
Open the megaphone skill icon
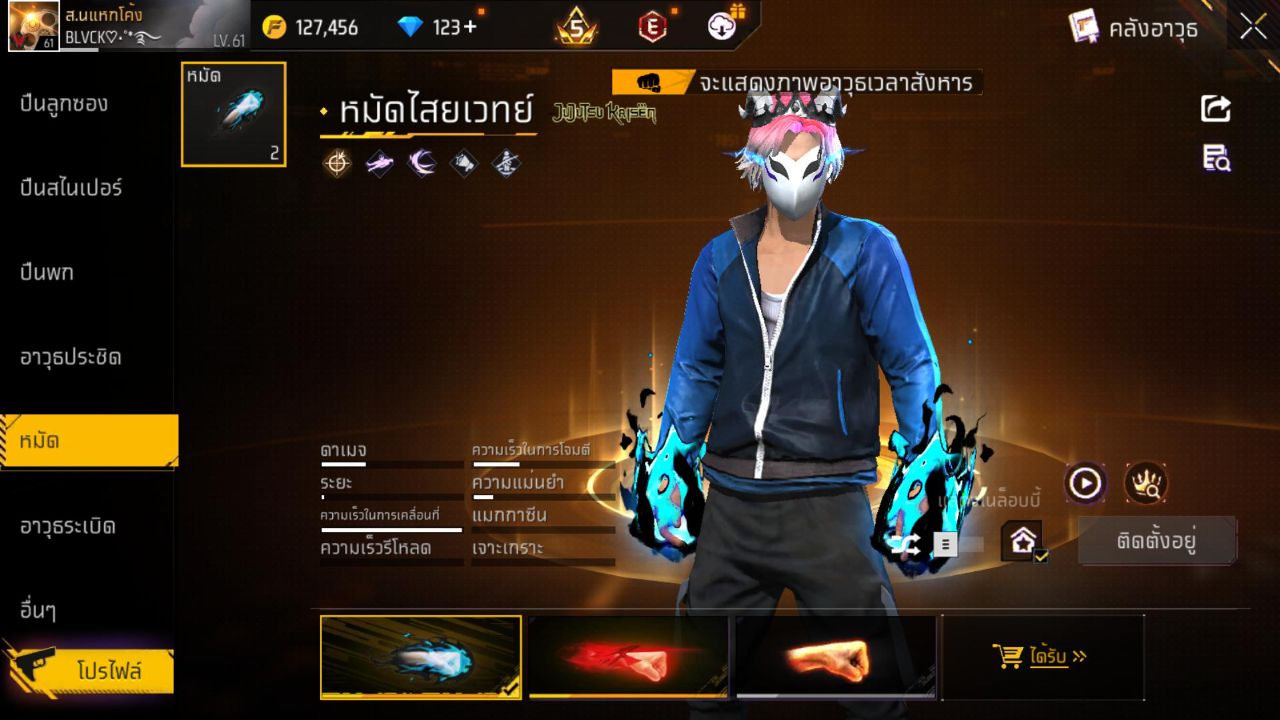[463, 163]
